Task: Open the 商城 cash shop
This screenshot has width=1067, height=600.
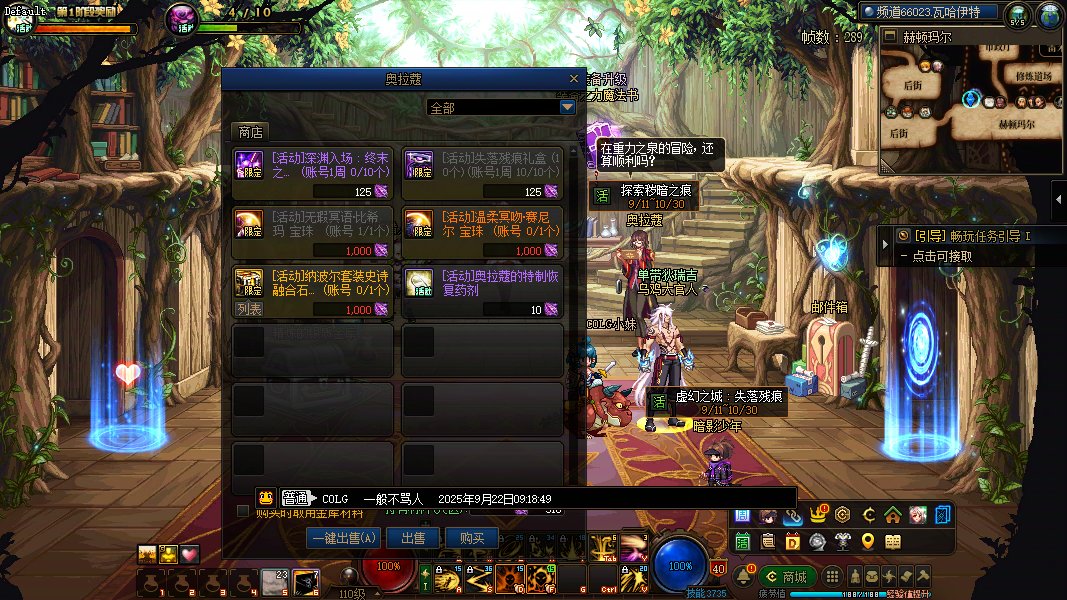Action: coord(786,577)
